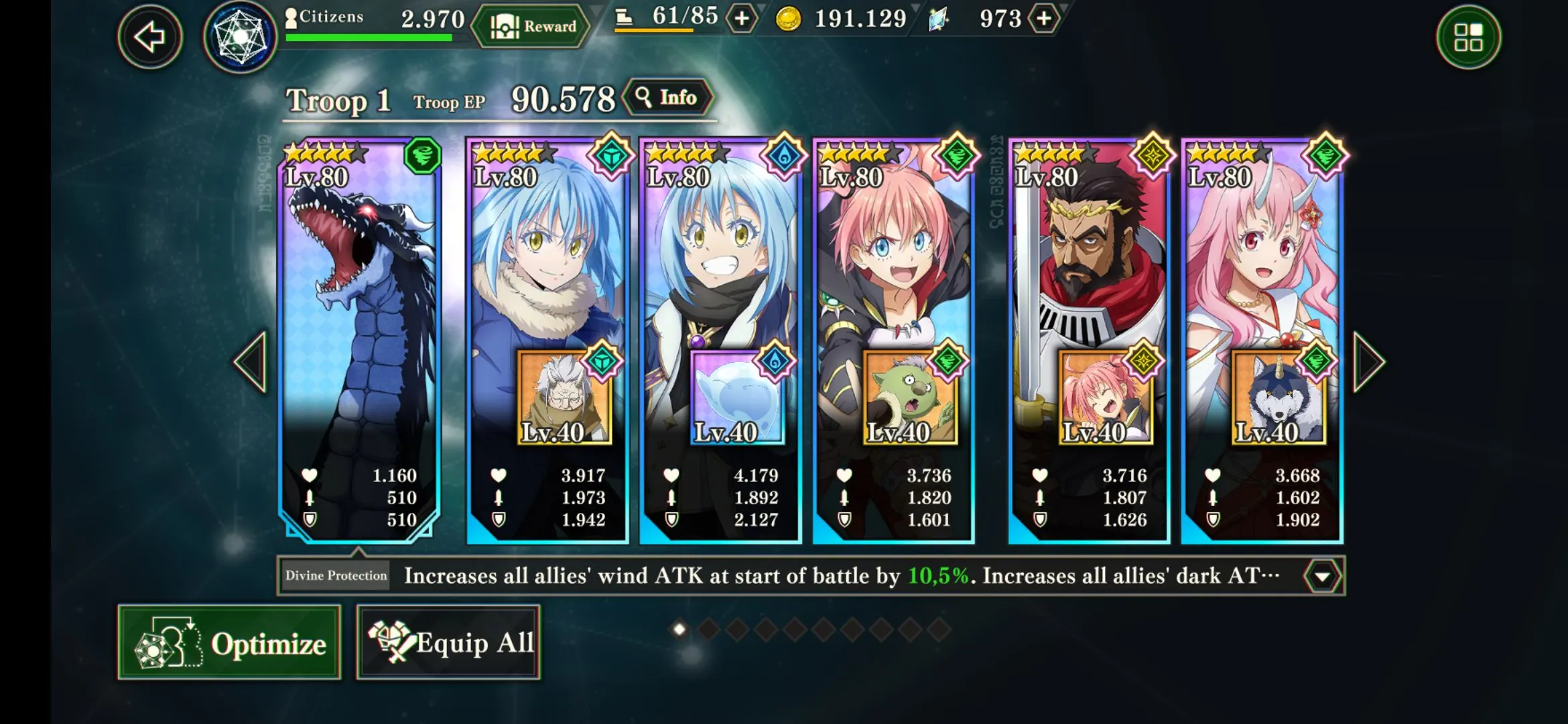Switch to the previous troop with left arrow
Screen dimensions: 1568x724
(x=252, y=362)
